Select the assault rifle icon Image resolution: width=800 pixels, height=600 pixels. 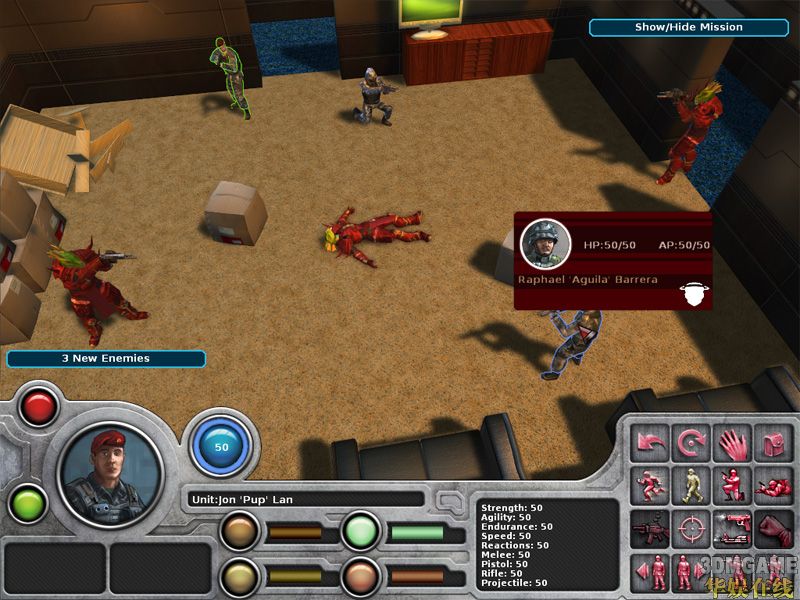click(652, 527)
